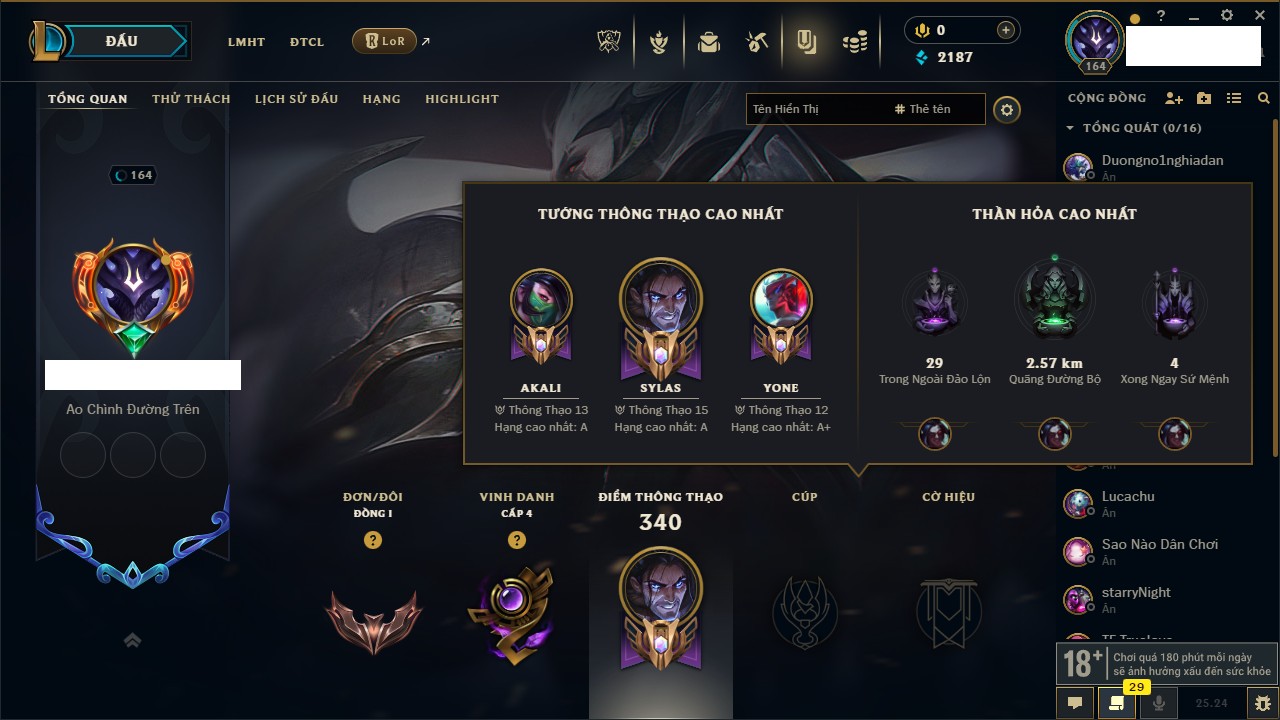Open profile settings gear next to search

(x=1007, y=110)
